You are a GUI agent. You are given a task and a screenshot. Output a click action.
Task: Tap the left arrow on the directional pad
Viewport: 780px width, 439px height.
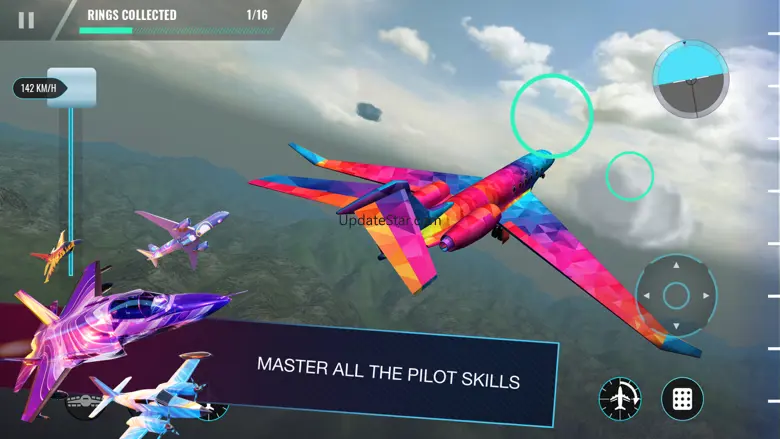(647, 296)
